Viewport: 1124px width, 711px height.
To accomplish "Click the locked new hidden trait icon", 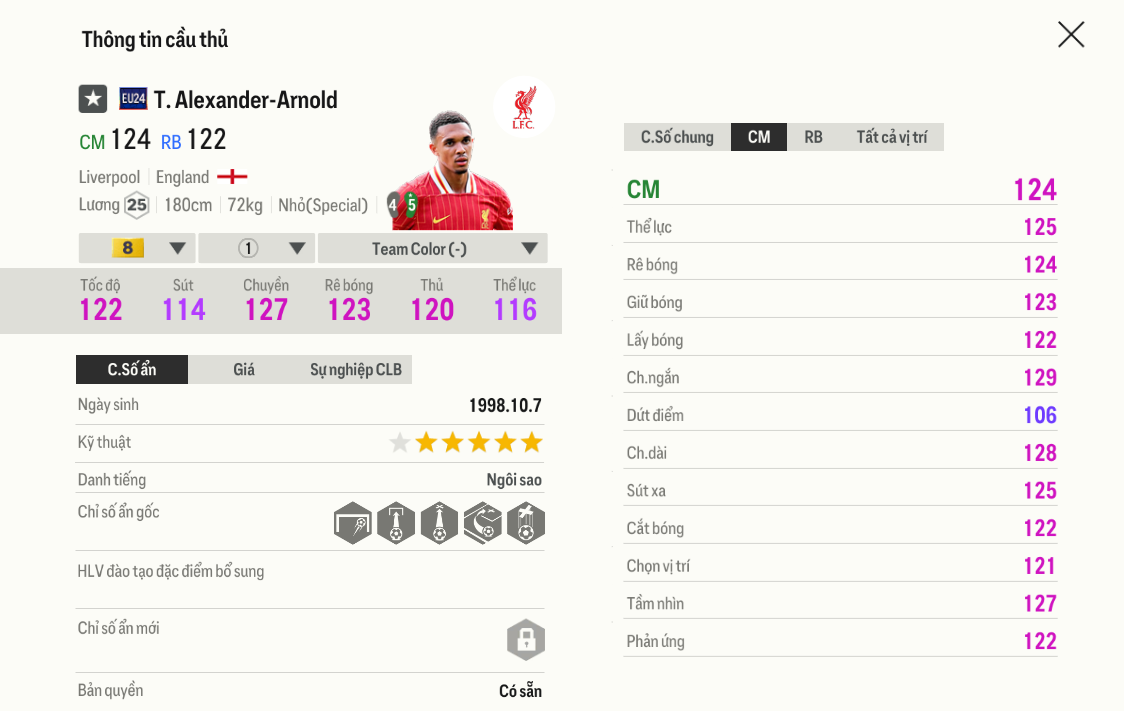I will tap(525, 639).
